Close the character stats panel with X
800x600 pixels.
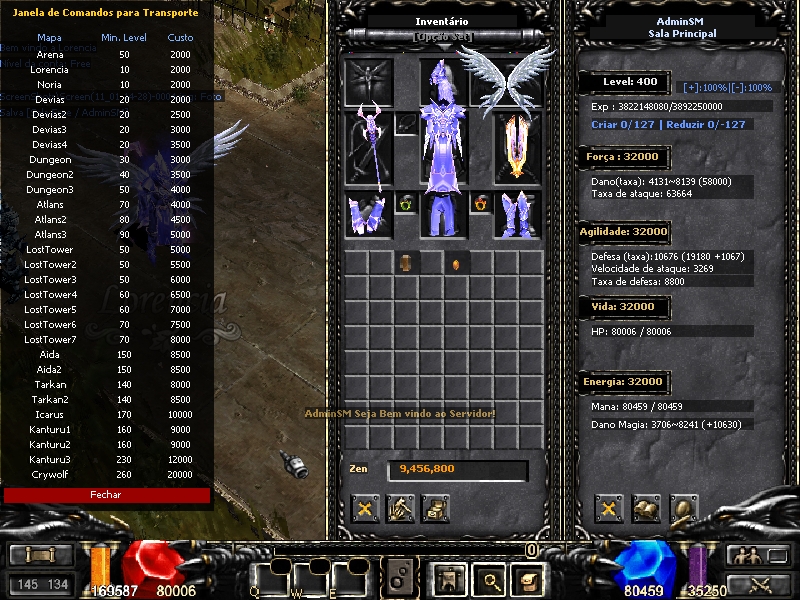(x=609, y=509)
